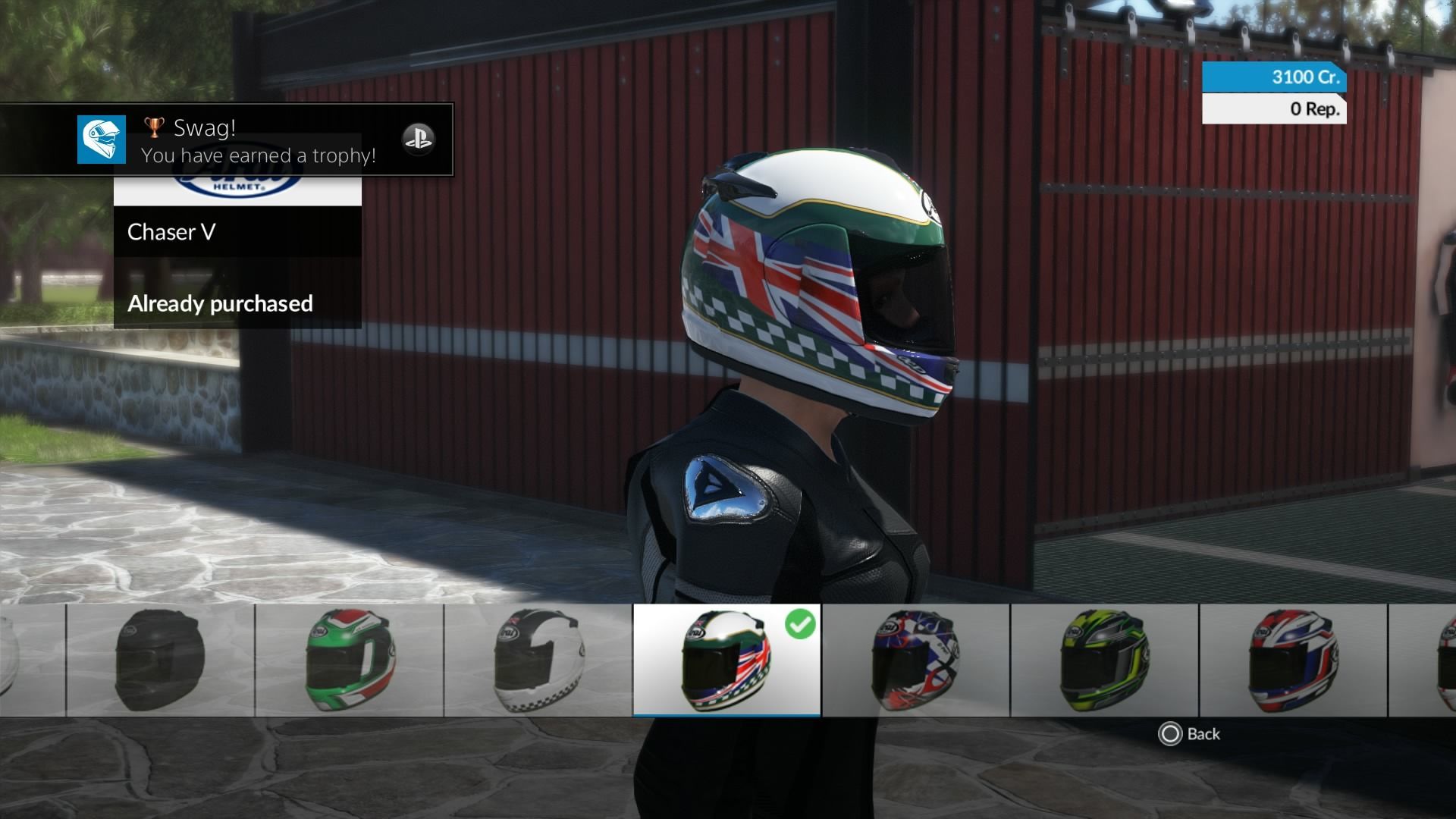Choose the green and red striped helmet
This screenshot has width=1456, height=819.
349,660
